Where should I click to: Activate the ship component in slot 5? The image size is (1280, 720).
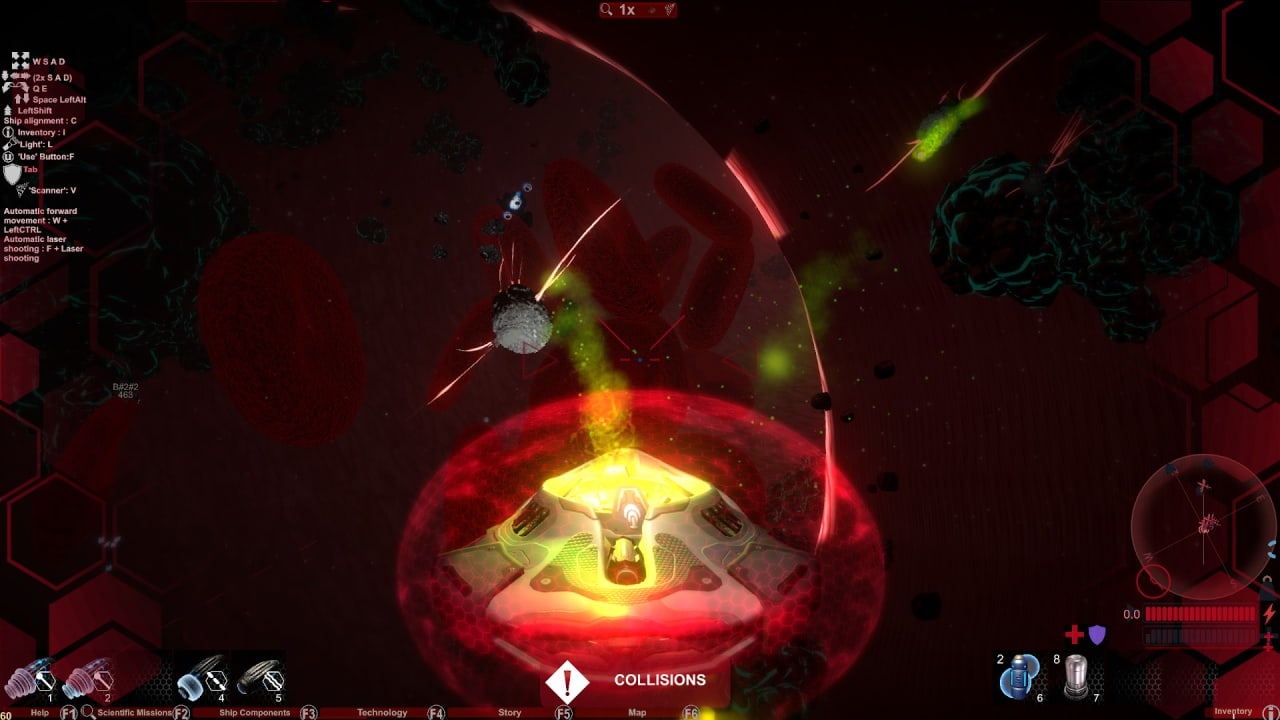click(260, 680)
